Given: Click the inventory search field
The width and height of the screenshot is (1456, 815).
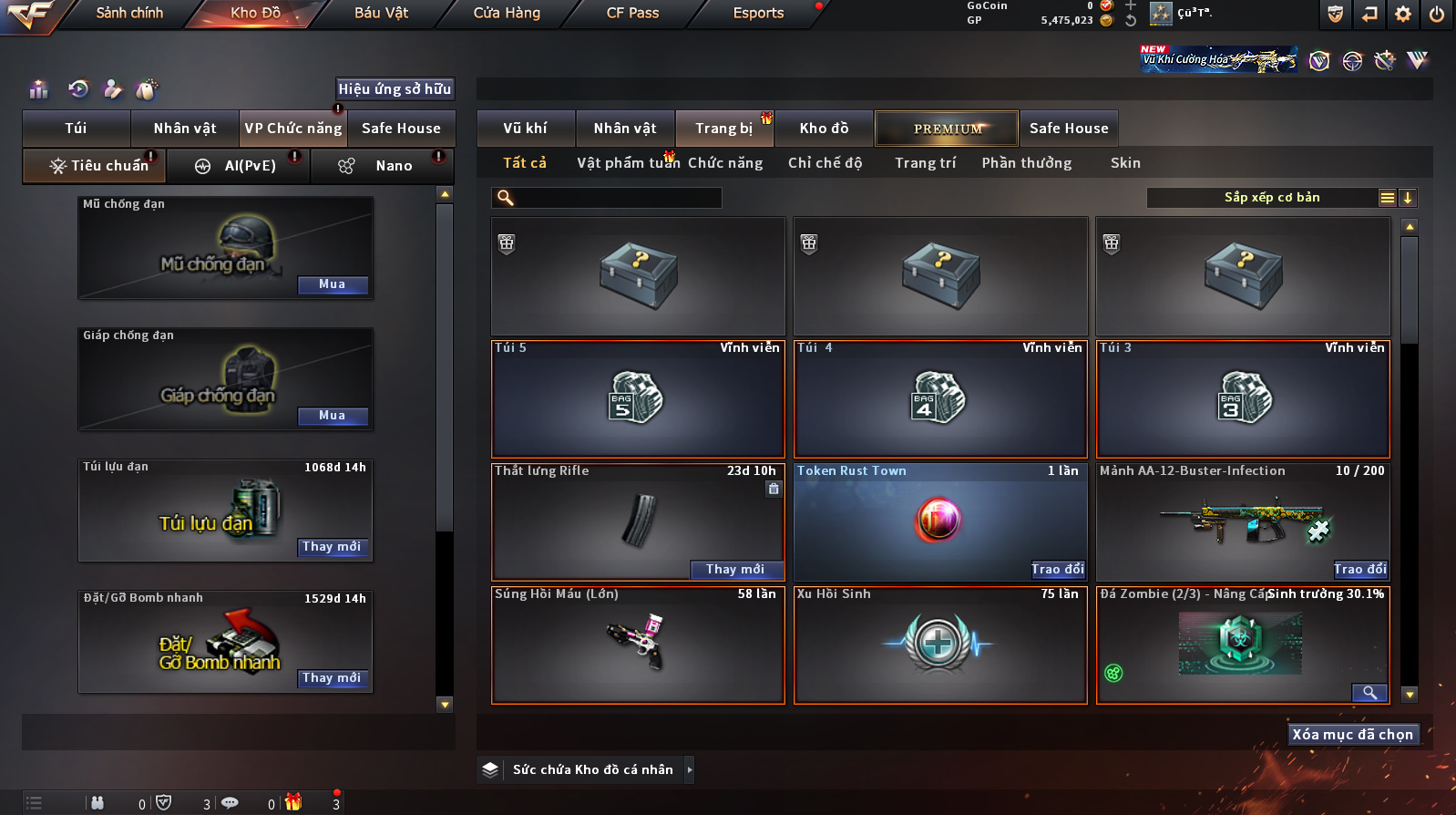Looking at the screenshot, I should [x=616, y=198].
